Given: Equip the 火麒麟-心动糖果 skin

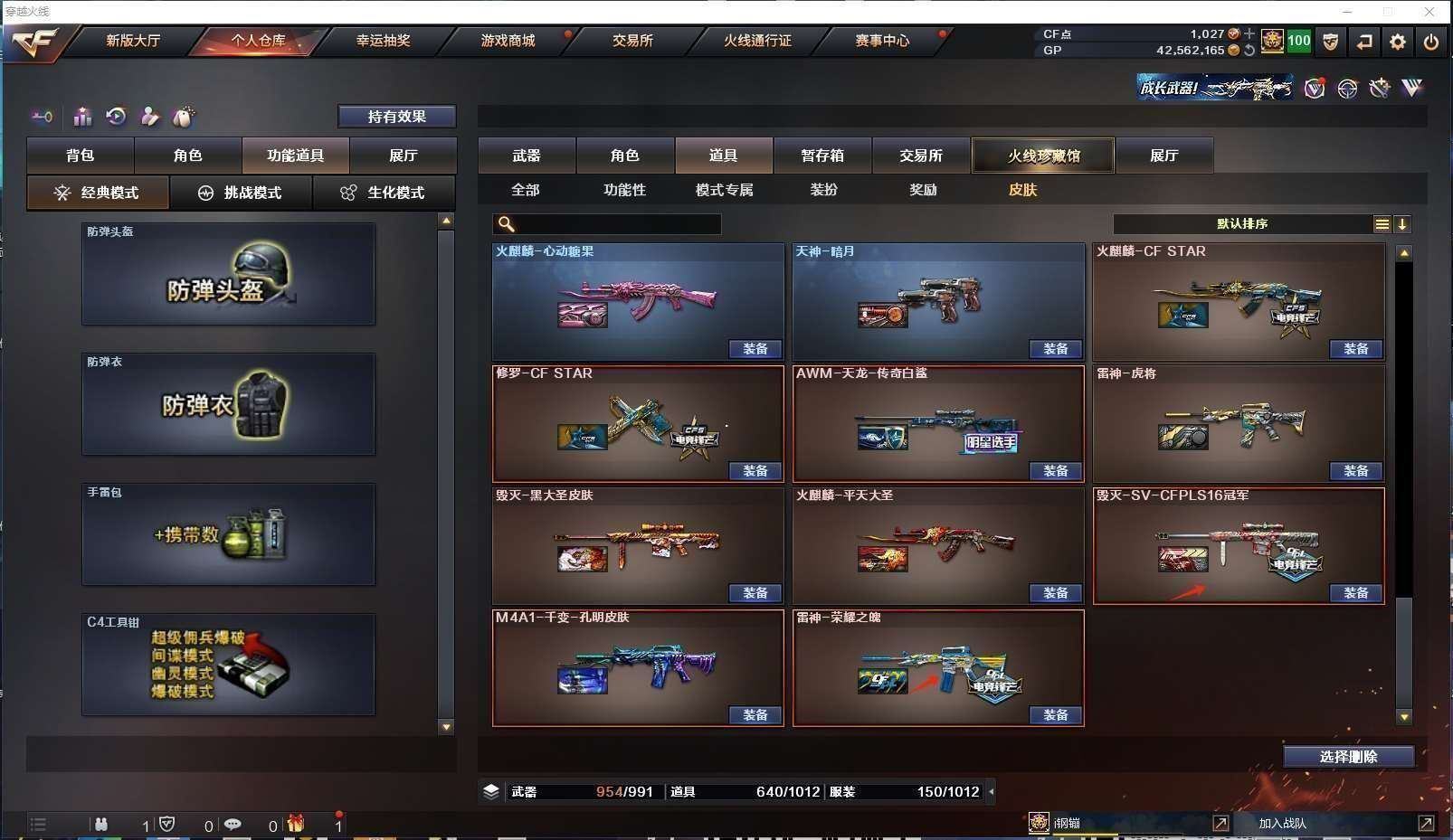Looking at the screenshot, I should point(755,349).
